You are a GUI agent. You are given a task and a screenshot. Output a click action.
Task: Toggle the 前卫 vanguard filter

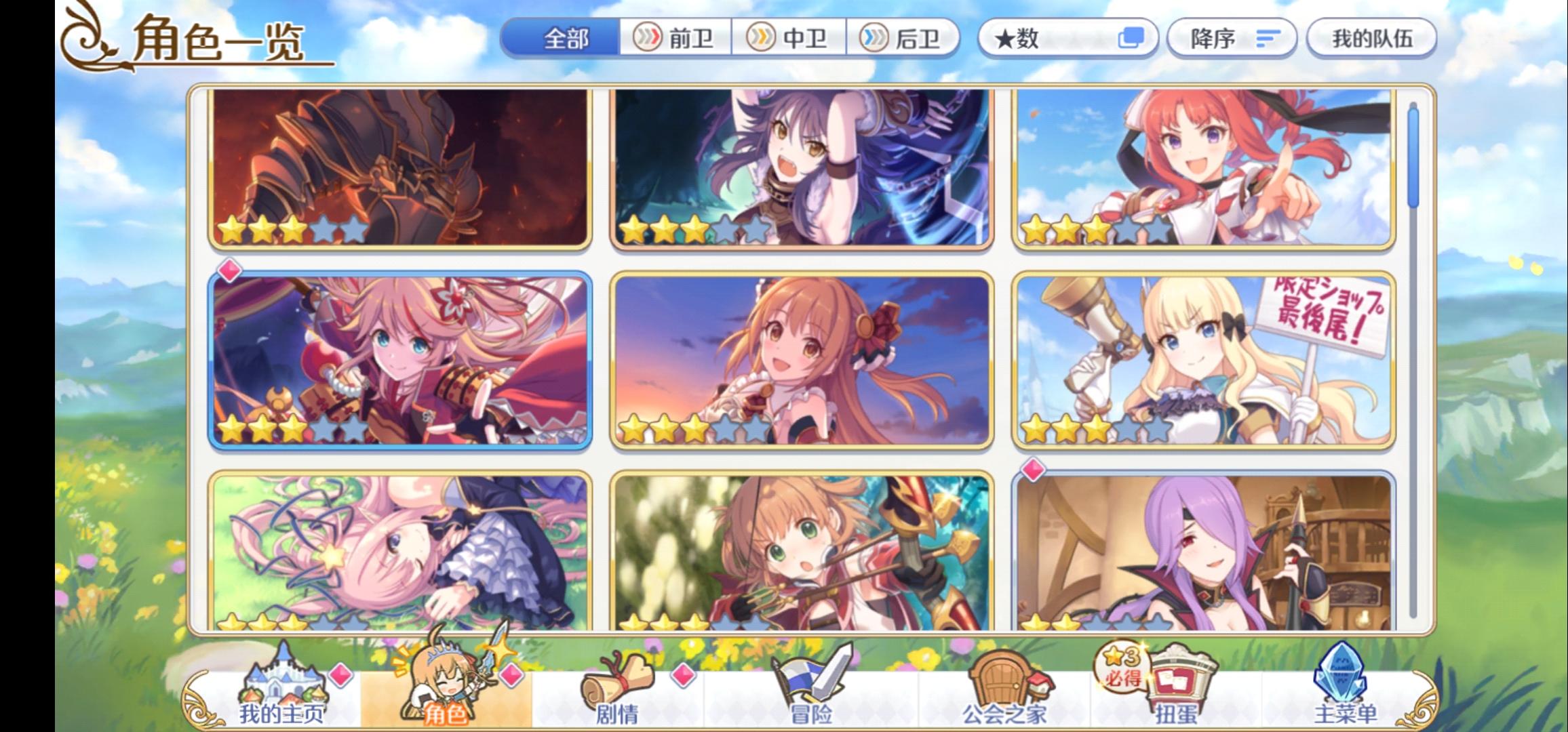[678, 39]
